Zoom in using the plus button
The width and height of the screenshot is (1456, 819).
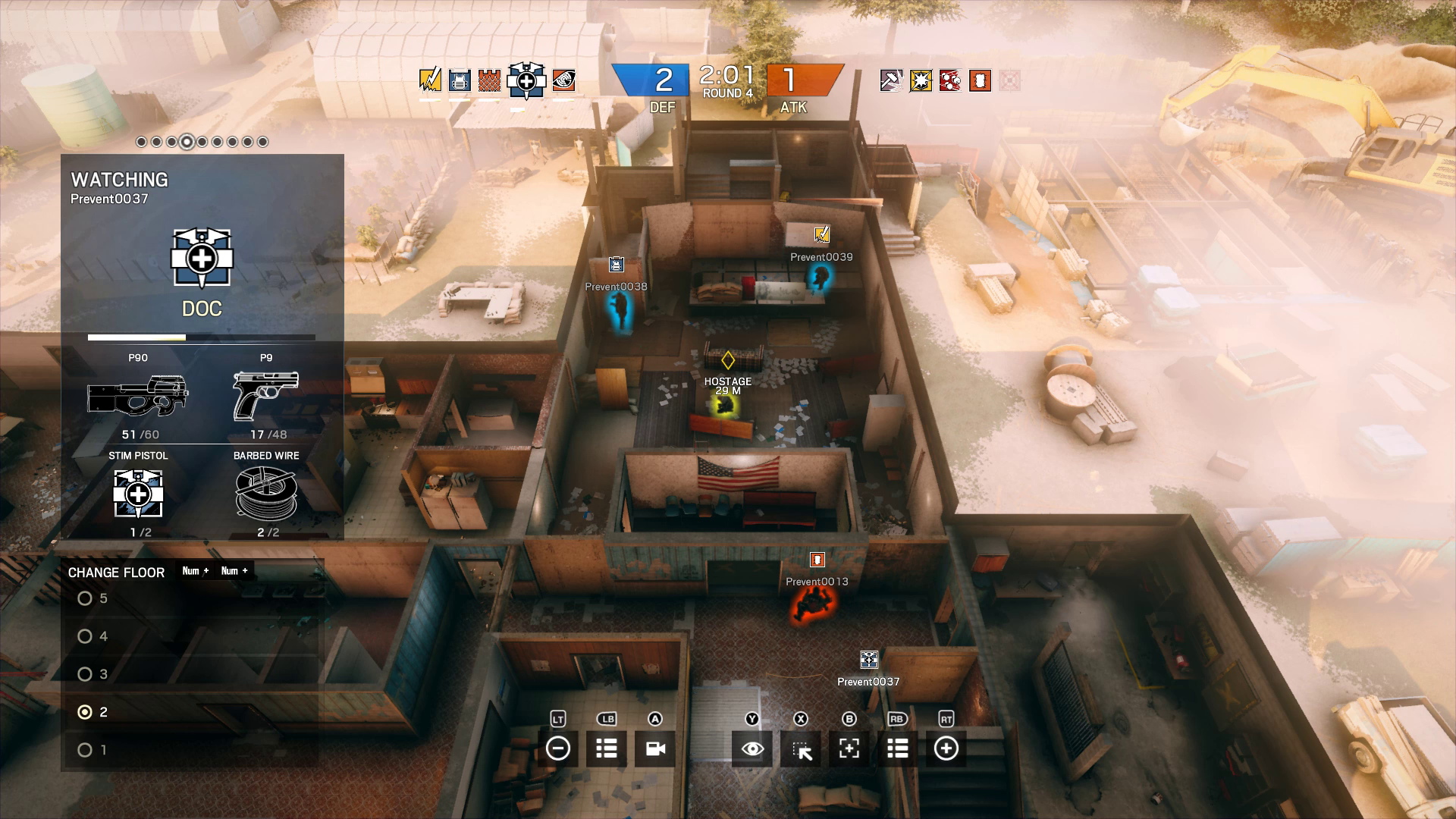[945, 748]
